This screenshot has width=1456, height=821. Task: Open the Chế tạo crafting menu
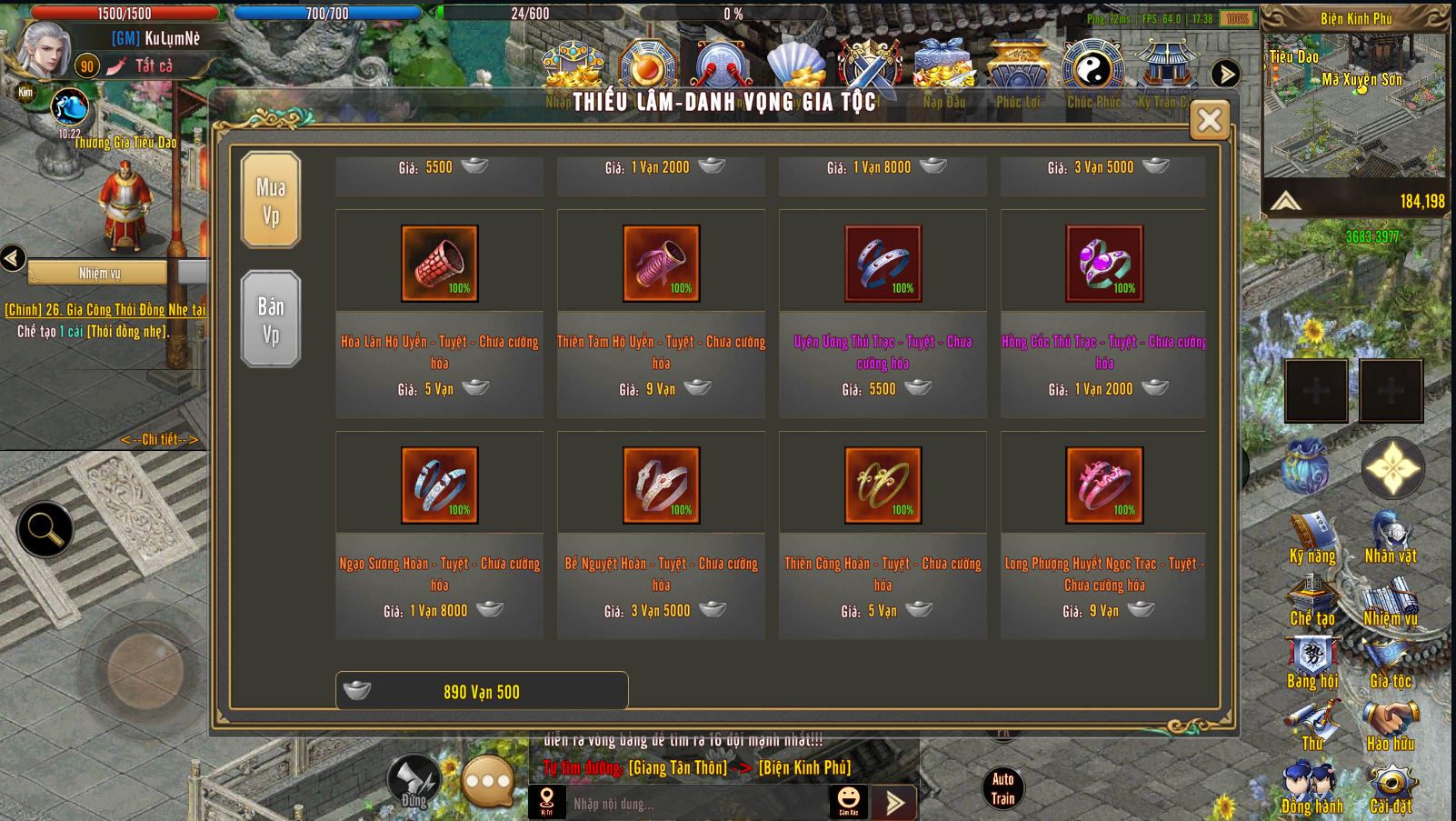pyautogui.click(x=1312, y=602)
